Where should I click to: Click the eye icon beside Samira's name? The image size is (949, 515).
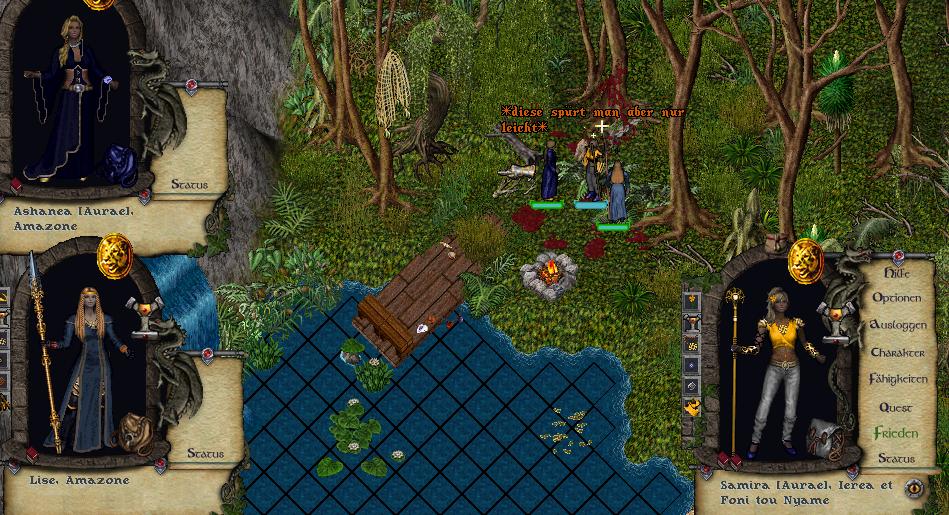click(913, 487)
